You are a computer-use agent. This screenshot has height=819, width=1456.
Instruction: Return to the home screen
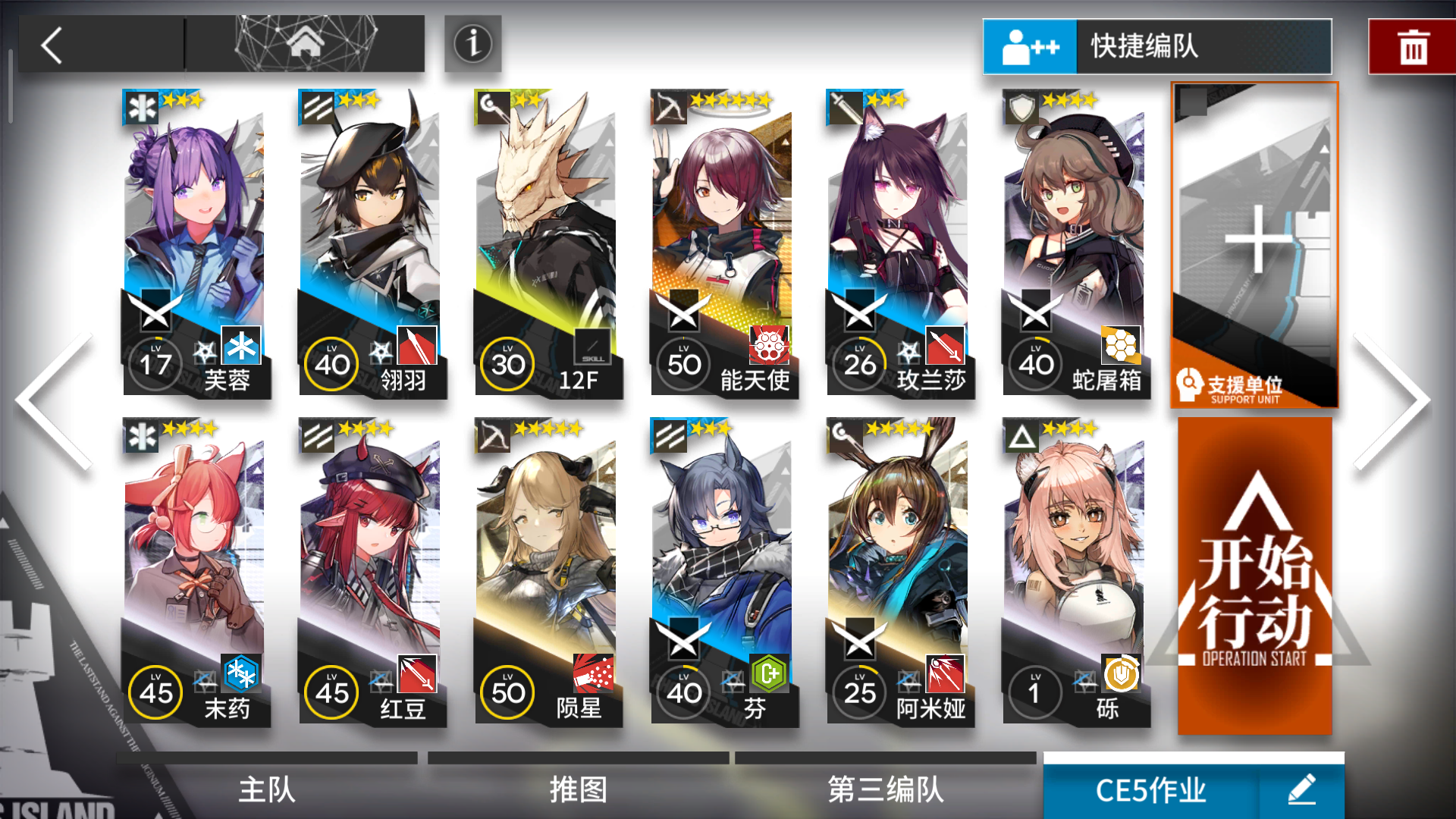[x=306, y=44]
